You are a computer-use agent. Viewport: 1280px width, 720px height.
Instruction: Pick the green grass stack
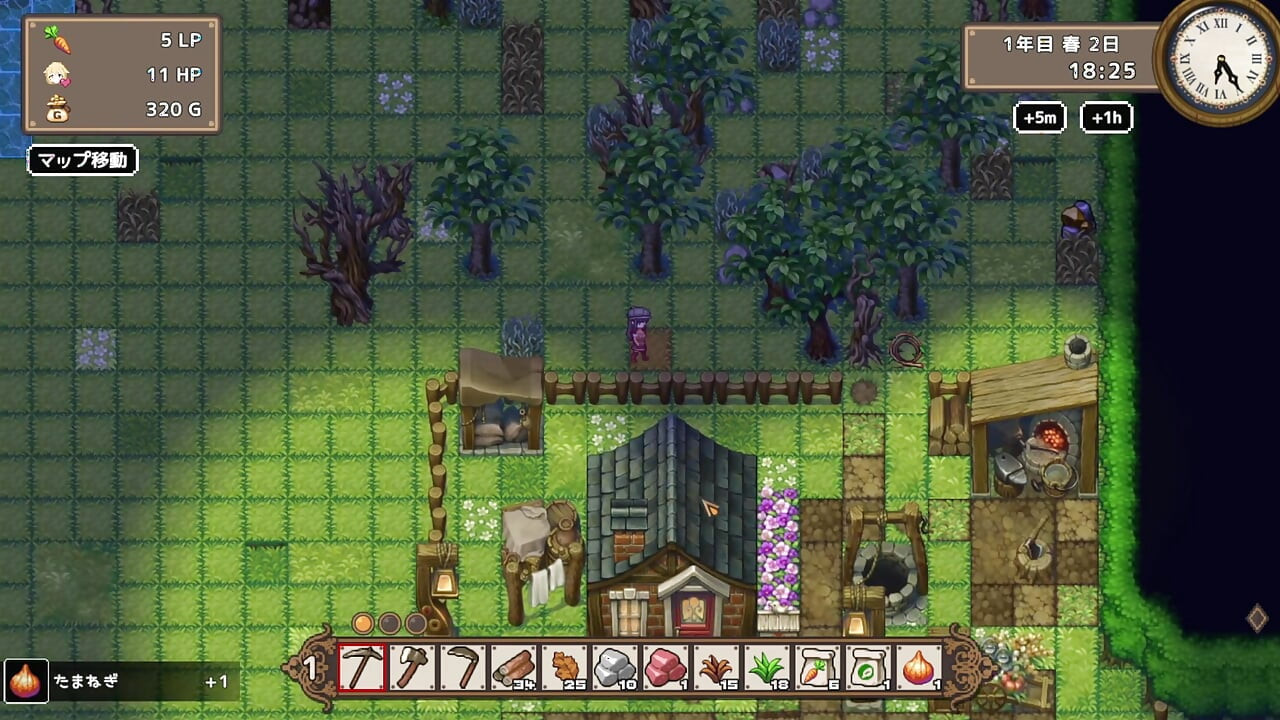767,667
